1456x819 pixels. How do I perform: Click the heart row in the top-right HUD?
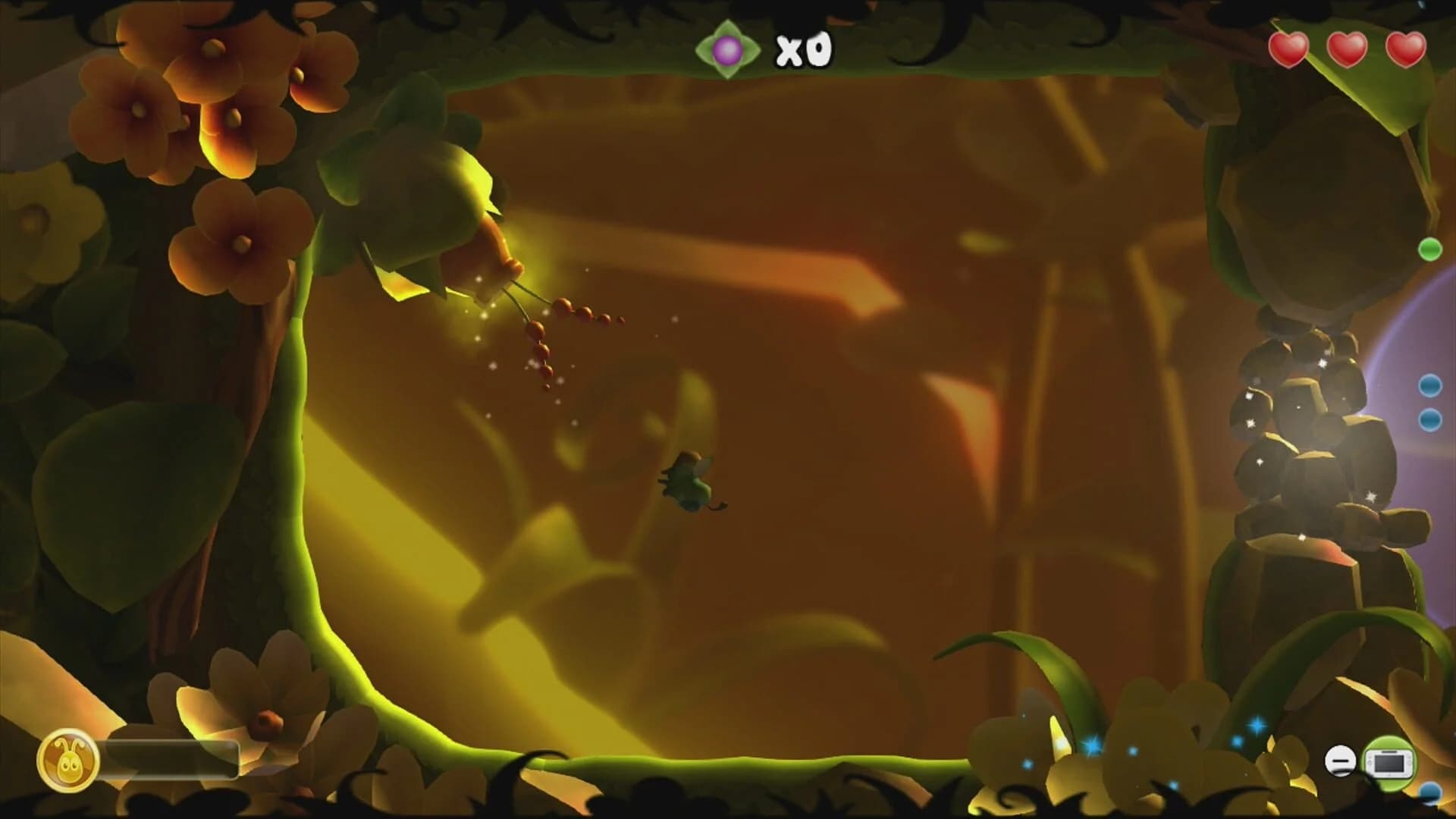coord(1348,49)
